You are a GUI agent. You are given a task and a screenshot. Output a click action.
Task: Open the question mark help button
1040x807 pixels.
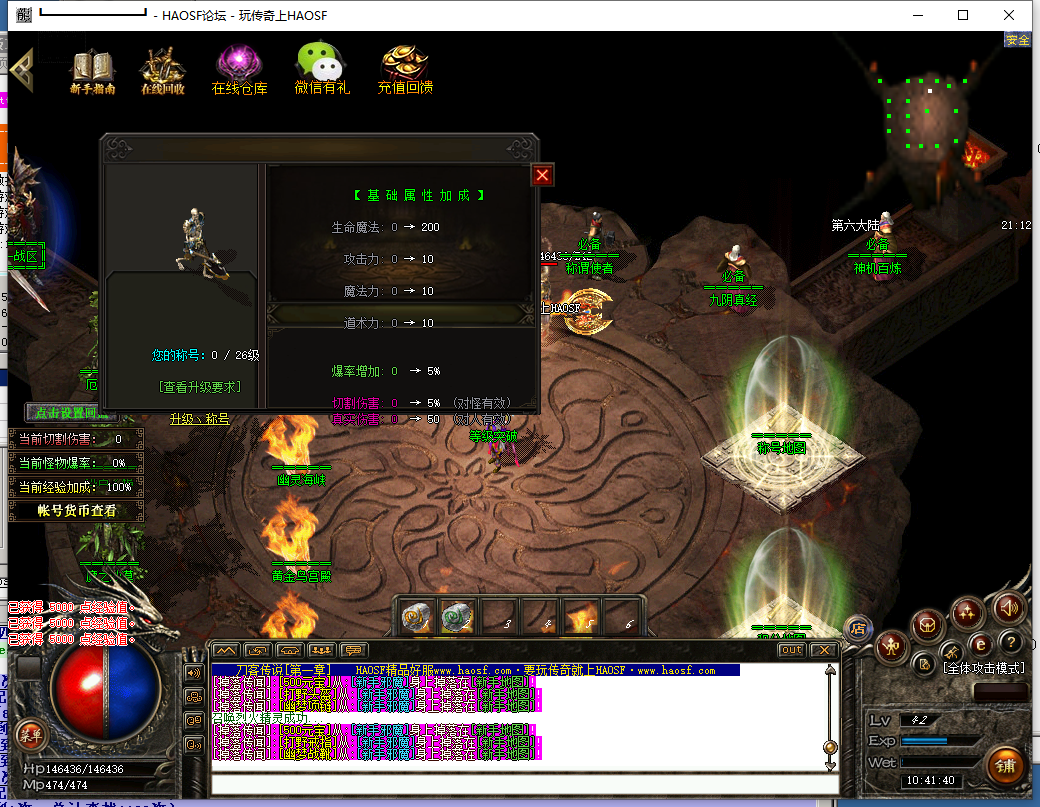click(1011, 642)
